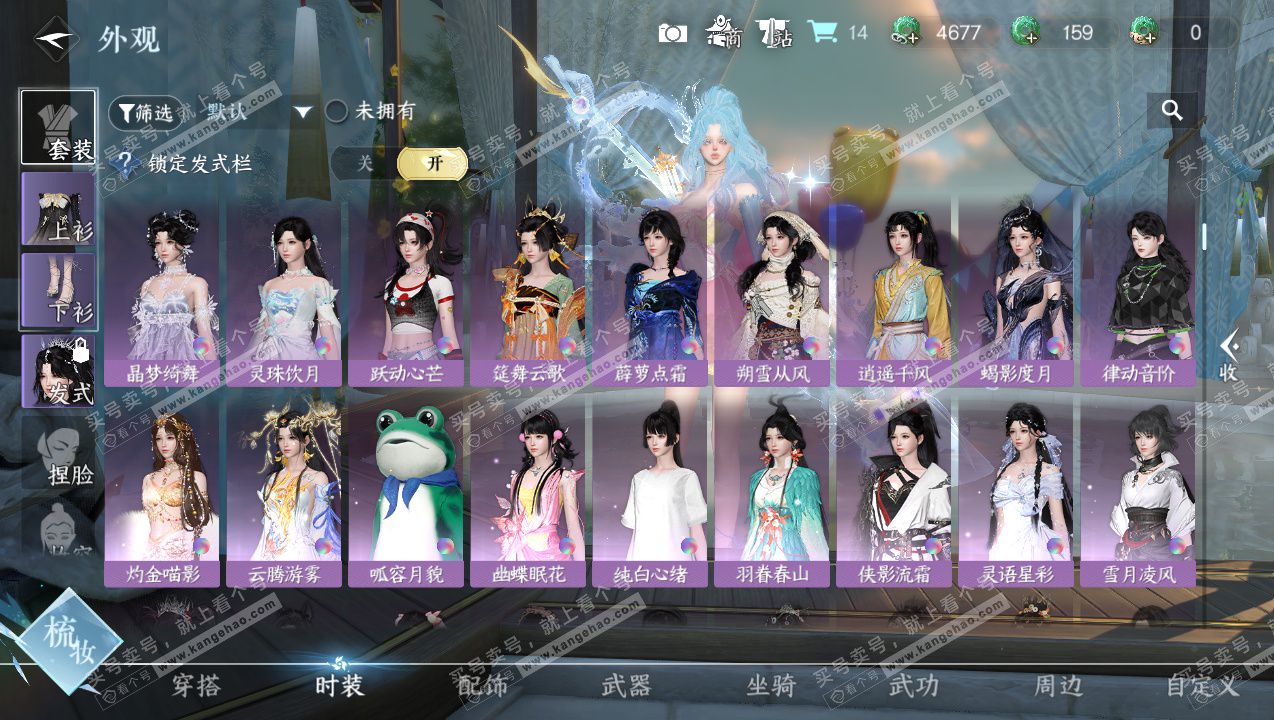Select the 套装 outfit category
Screen dimensions: 1274x720
coord(59,128)
